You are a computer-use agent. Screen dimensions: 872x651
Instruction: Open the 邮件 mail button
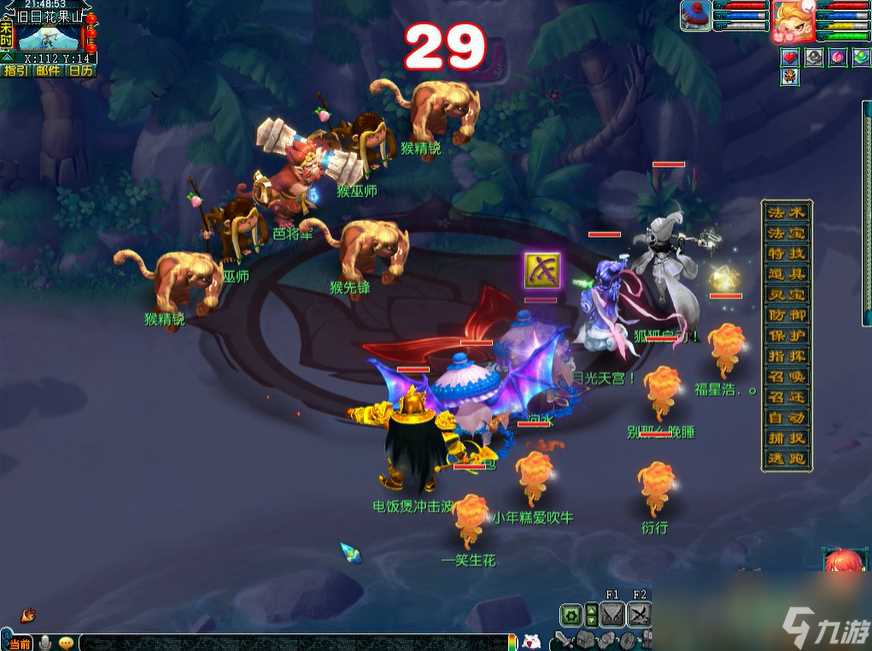coord(47,70)
